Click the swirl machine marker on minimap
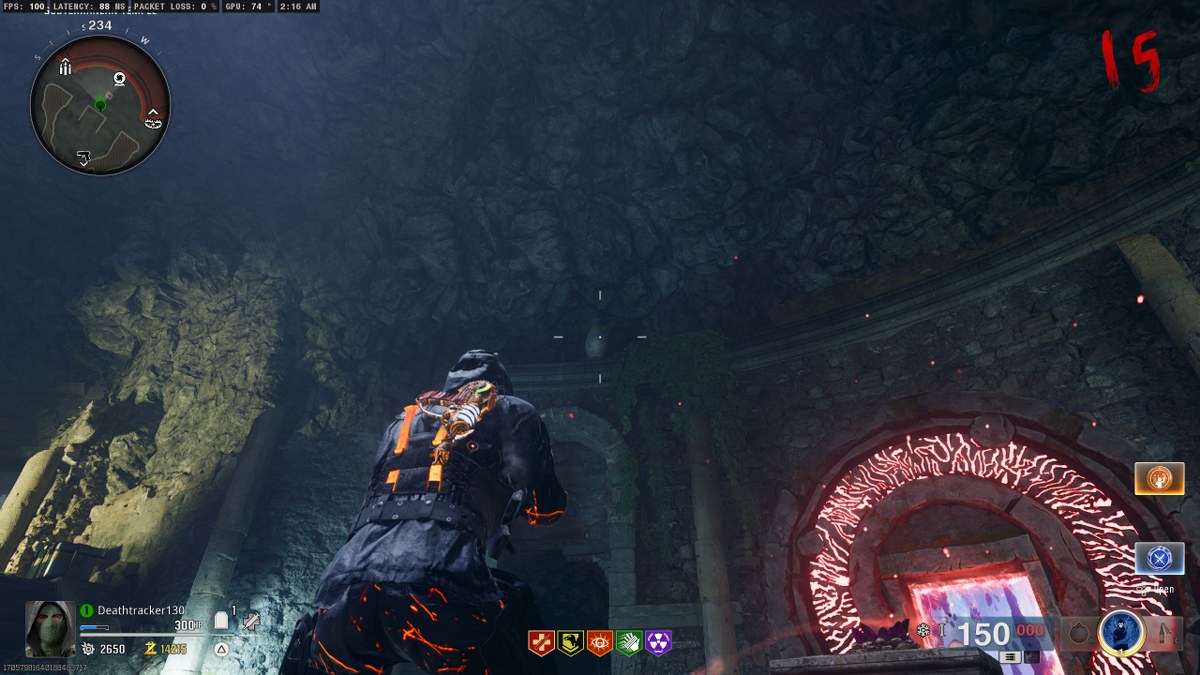The image size is (1200, 675). pyautogui.click(x=119, y=78)
